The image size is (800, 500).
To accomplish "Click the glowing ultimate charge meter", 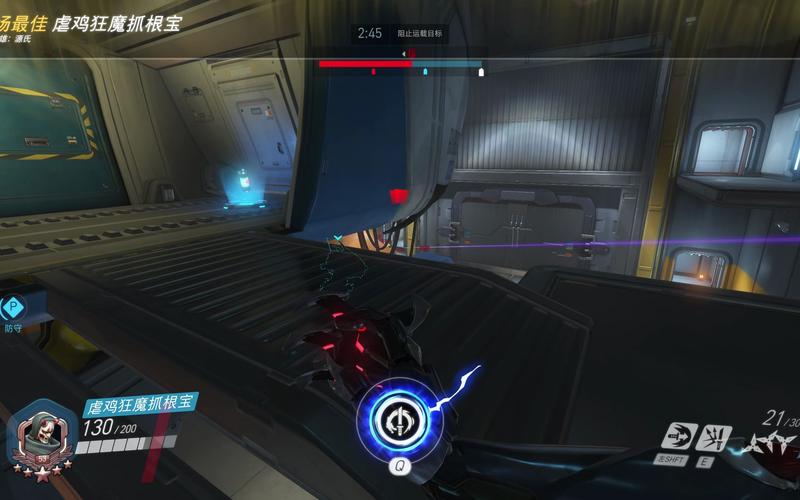I will tap(398, 419).
